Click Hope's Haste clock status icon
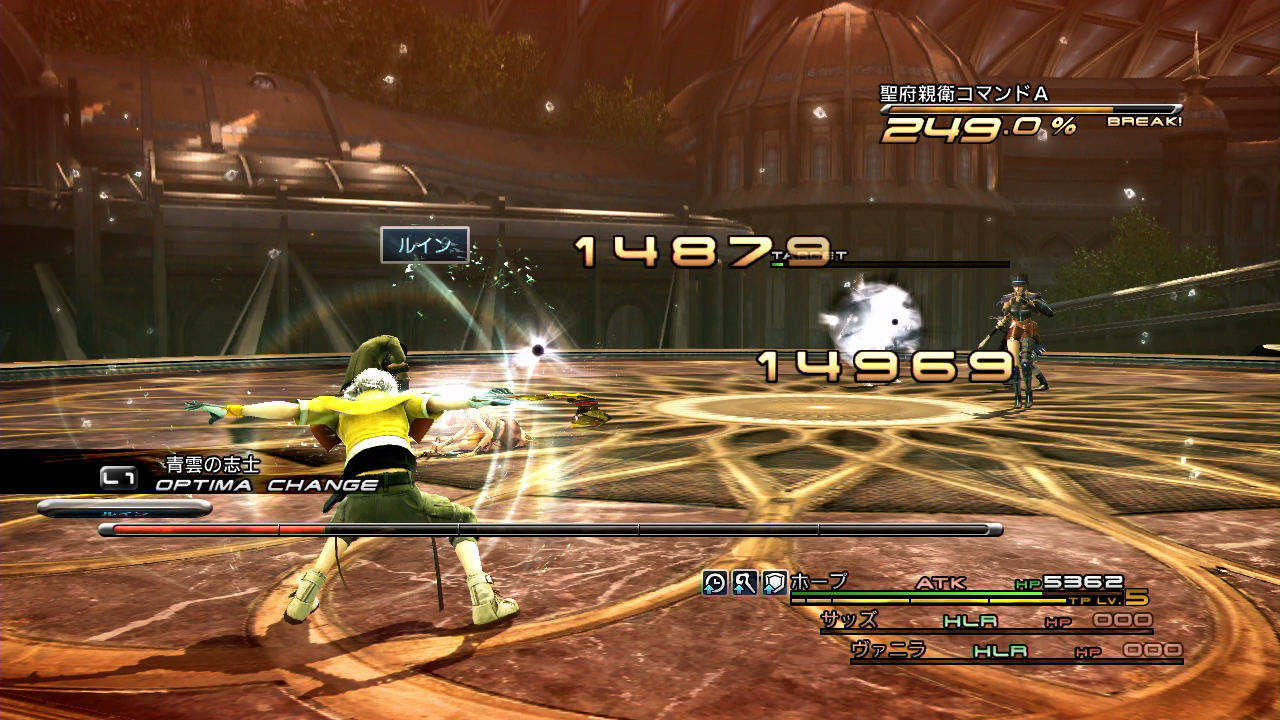 click(x=714, y=583)
